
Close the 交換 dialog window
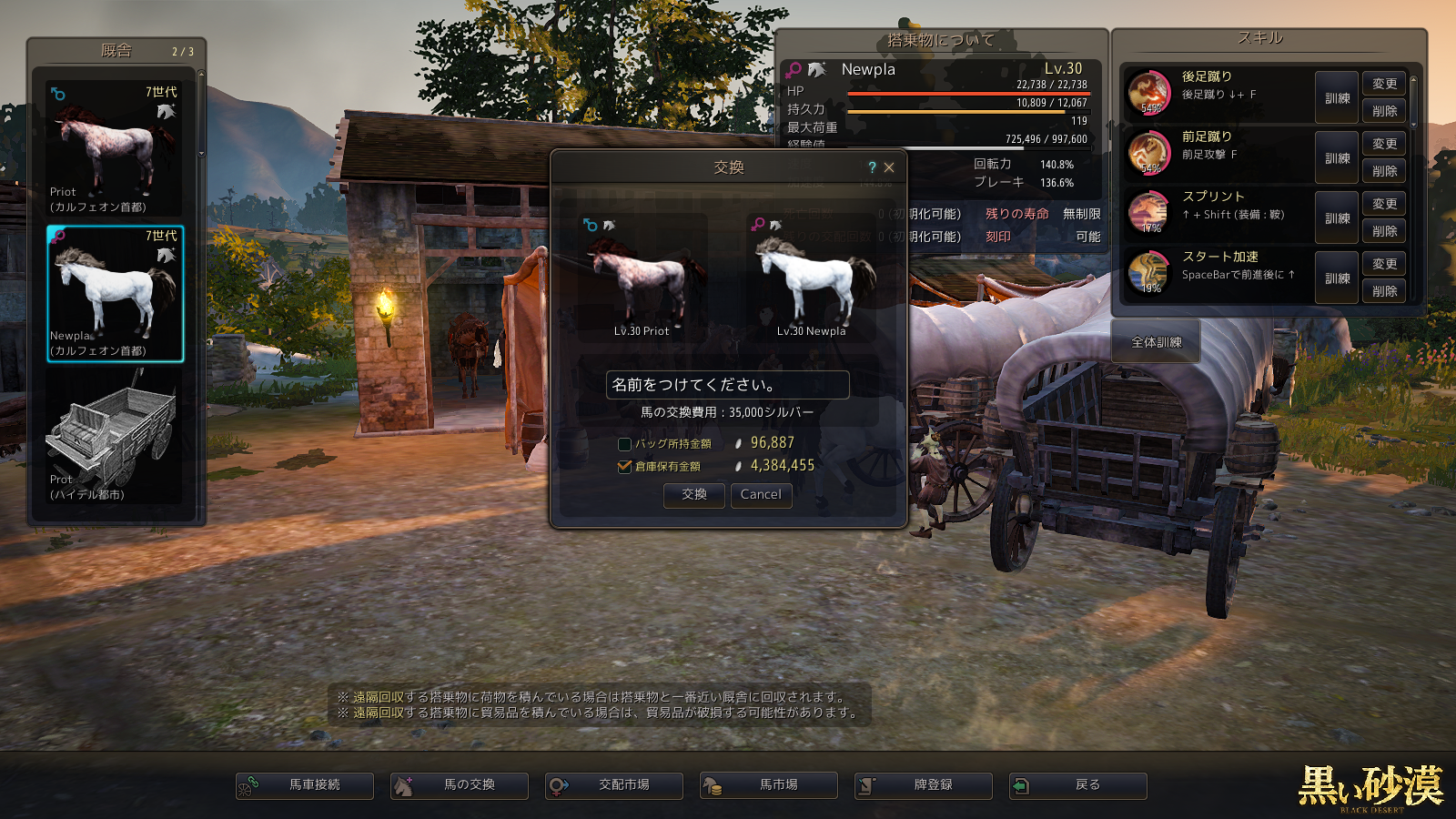coord(889,167)
